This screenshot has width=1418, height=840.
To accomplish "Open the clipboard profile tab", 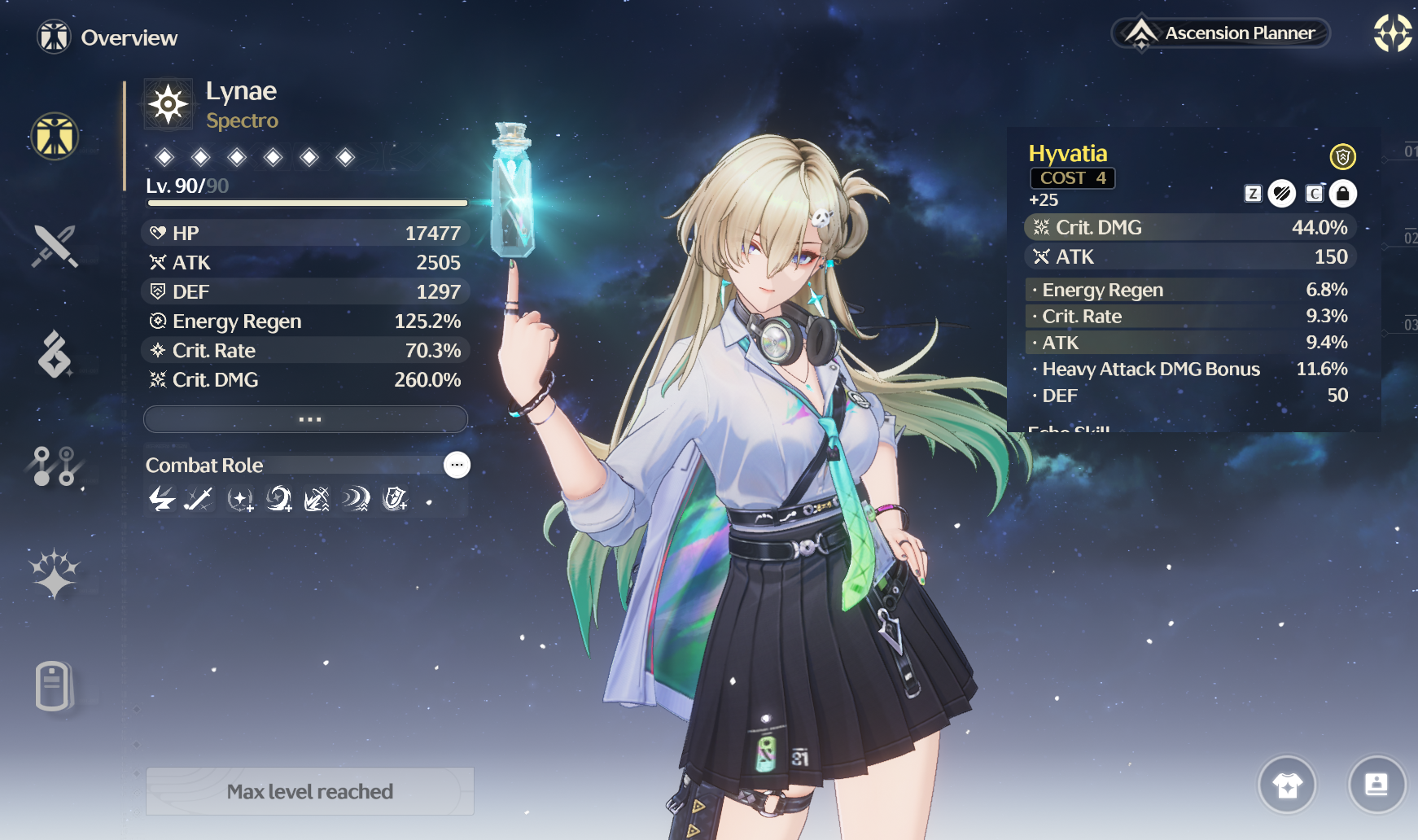I will point(54,685).
